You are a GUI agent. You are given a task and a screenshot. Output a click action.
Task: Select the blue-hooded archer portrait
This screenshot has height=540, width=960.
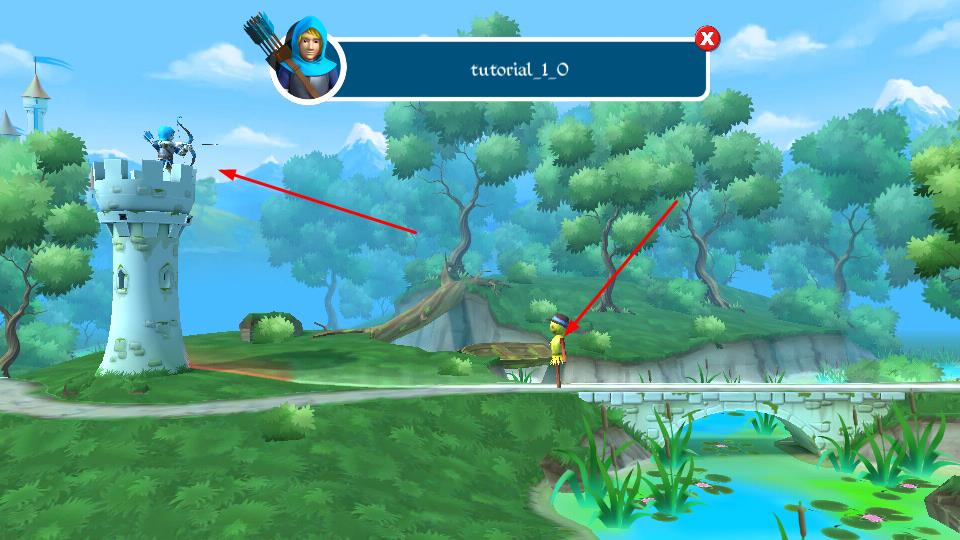click(x=309, y=61)
